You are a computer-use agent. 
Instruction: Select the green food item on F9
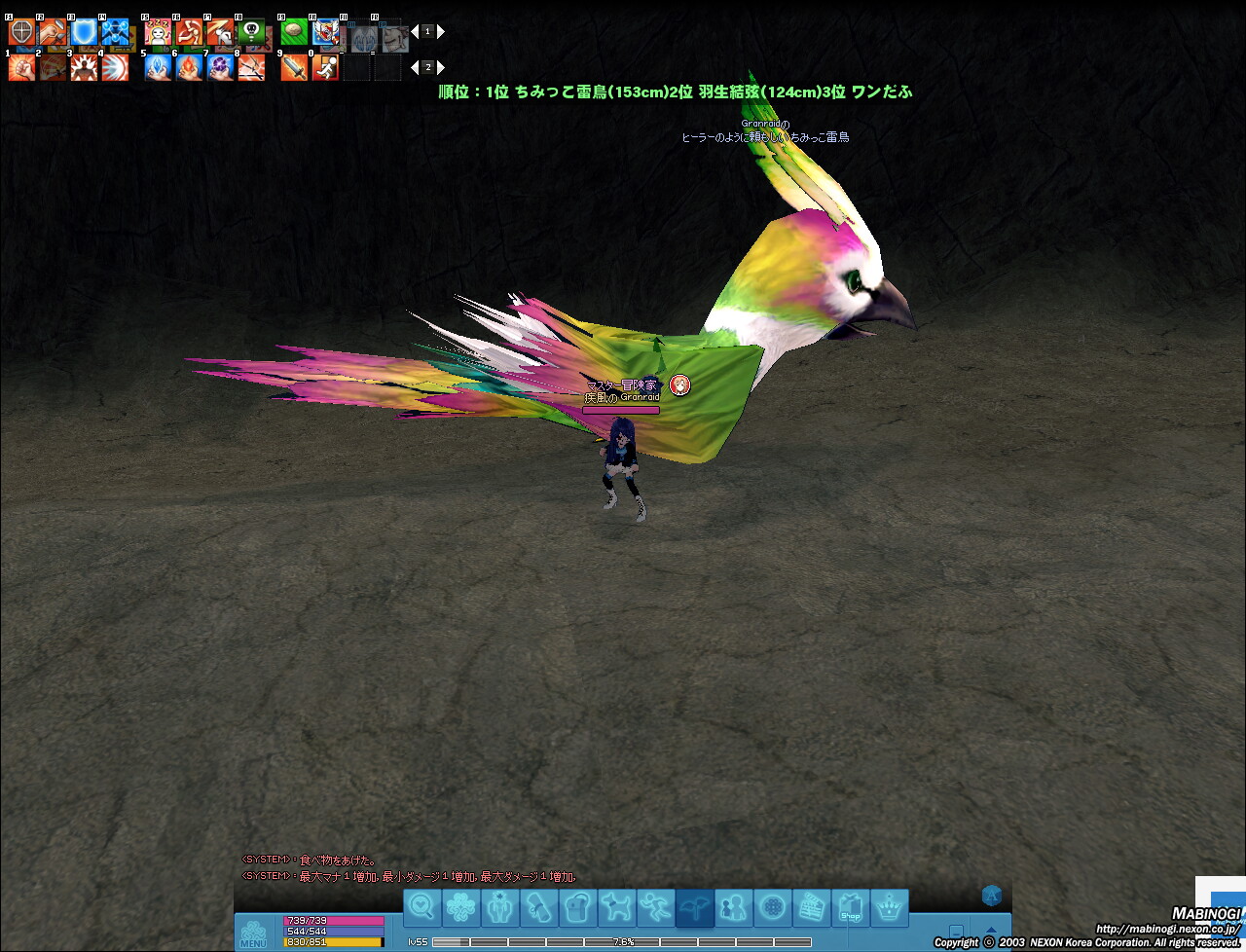coord(294,33)
